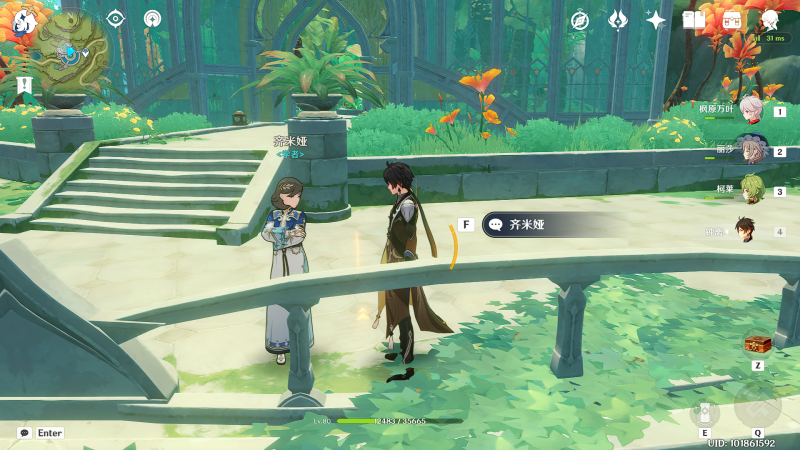Switch to party member 柯莱

750,190
